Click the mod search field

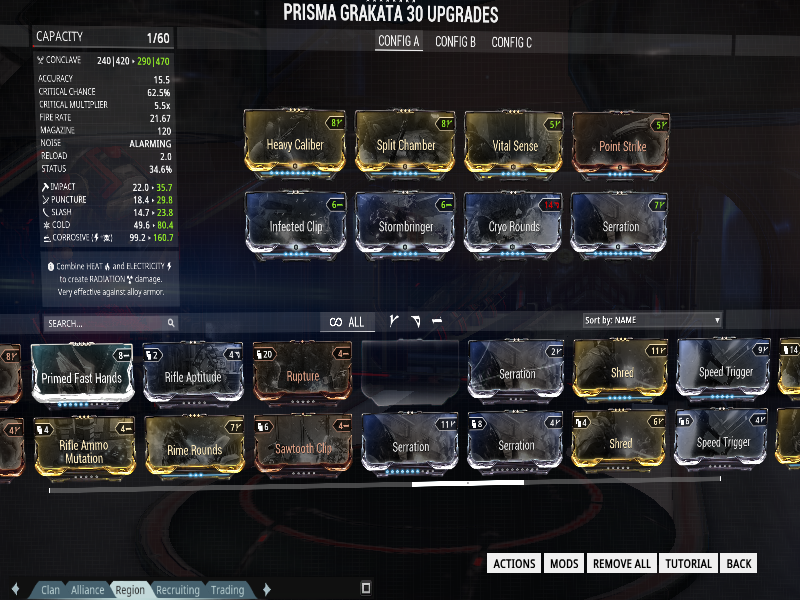tap(110, 323)
